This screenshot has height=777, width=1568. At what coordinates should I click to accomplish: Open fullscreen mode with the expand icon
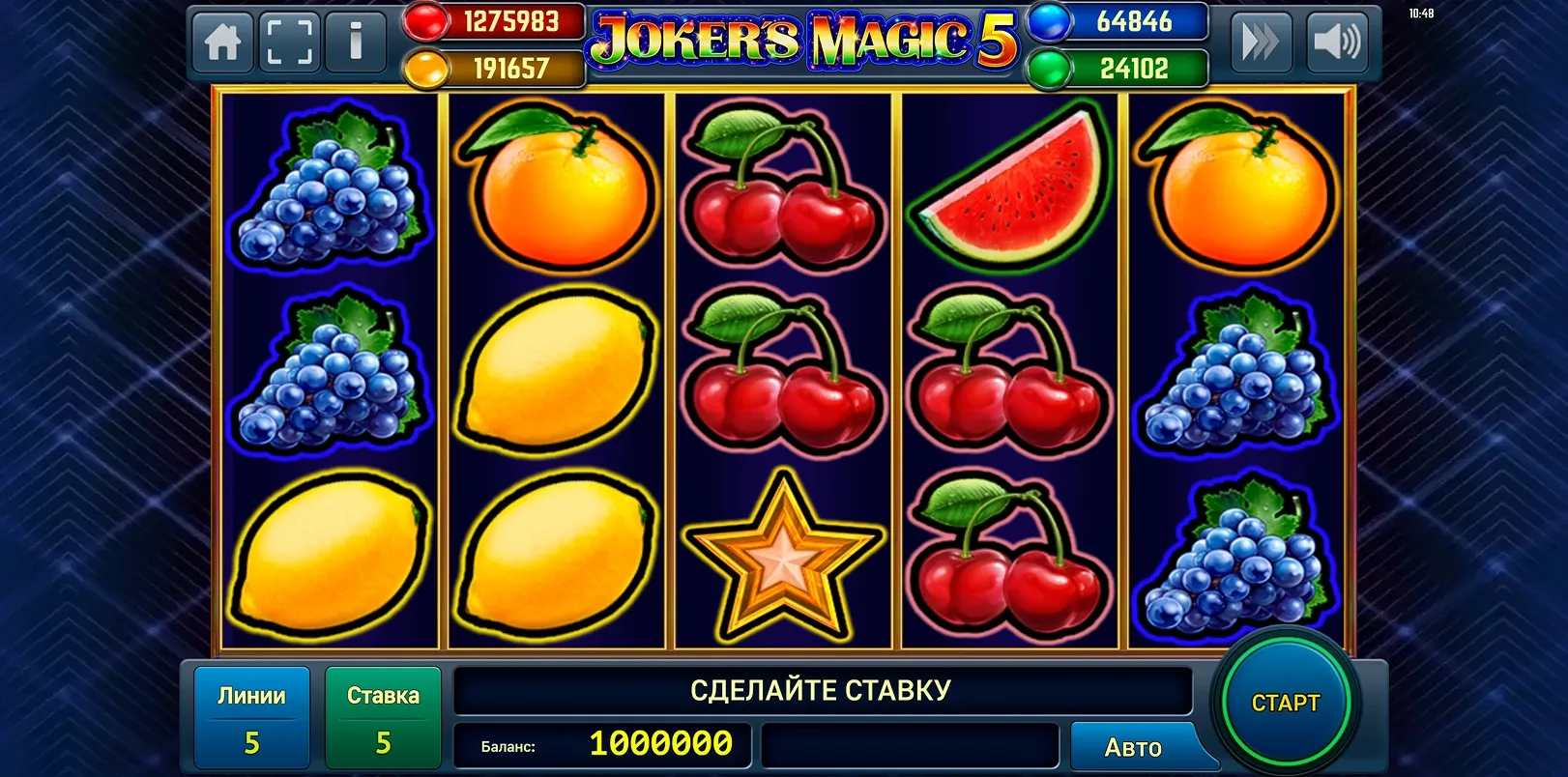288,41
